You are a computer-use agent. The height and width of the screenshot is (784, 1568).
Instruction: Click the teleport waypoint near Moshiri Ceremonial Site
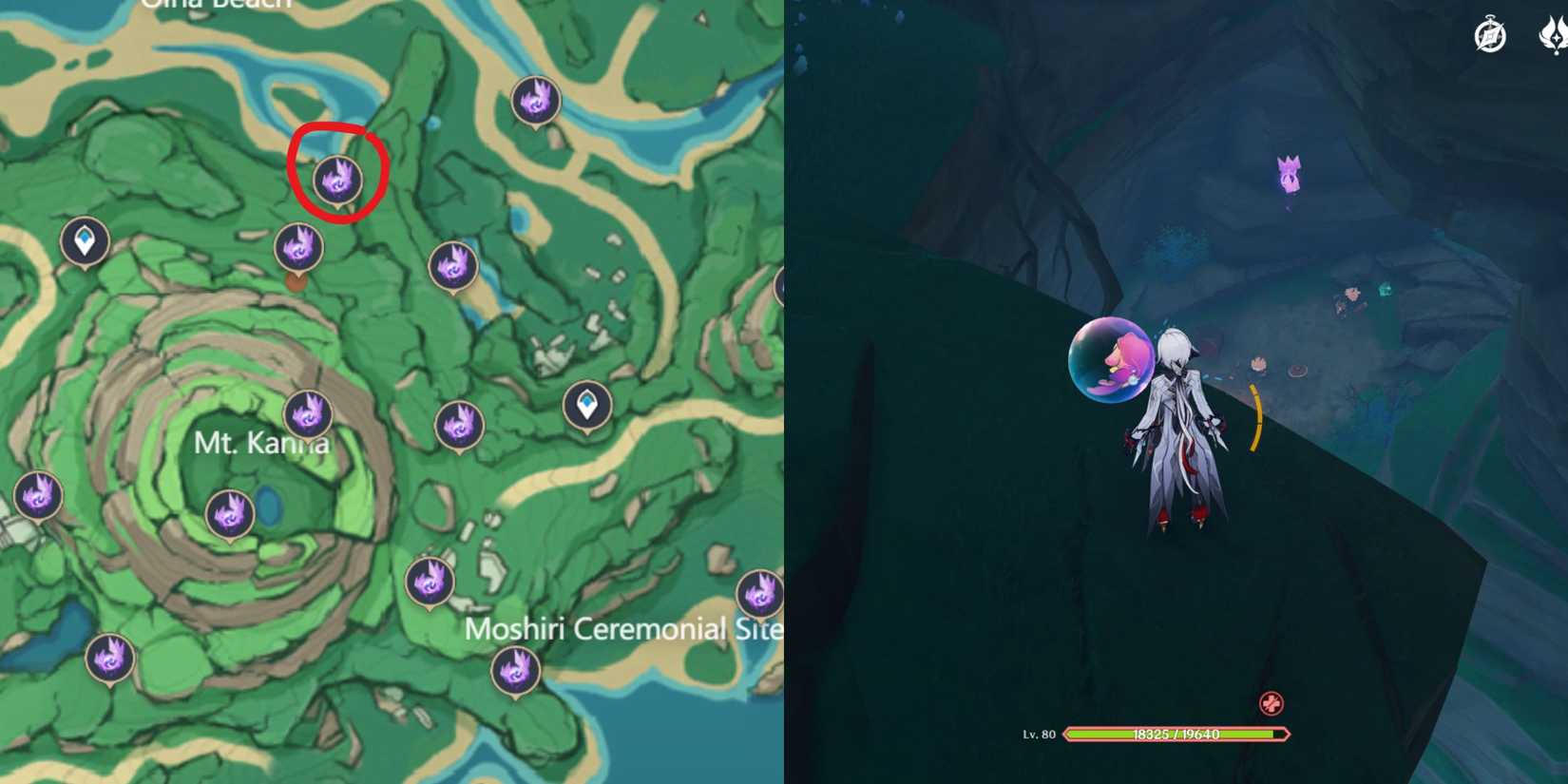point(588,405)
